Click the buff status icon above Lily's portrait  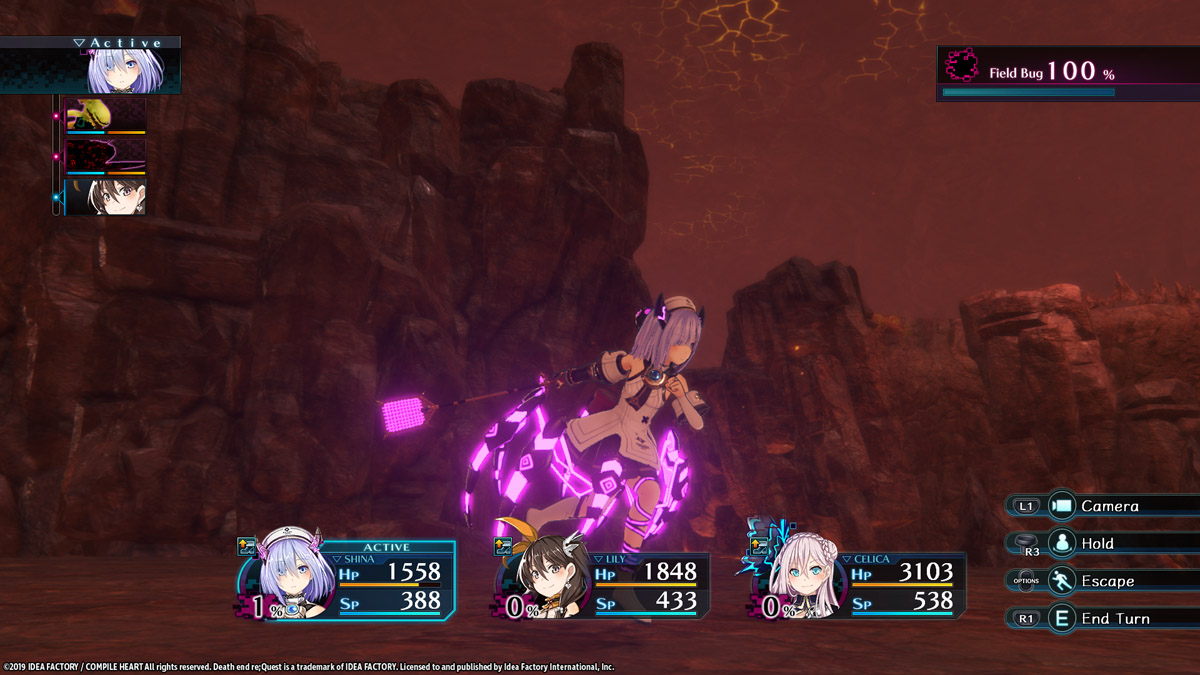(x=503, y=546)
